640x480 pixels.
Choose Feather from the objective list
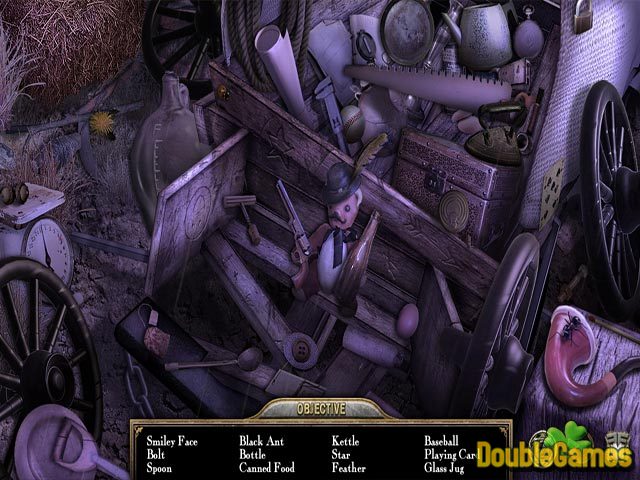(x=349, y=467)
